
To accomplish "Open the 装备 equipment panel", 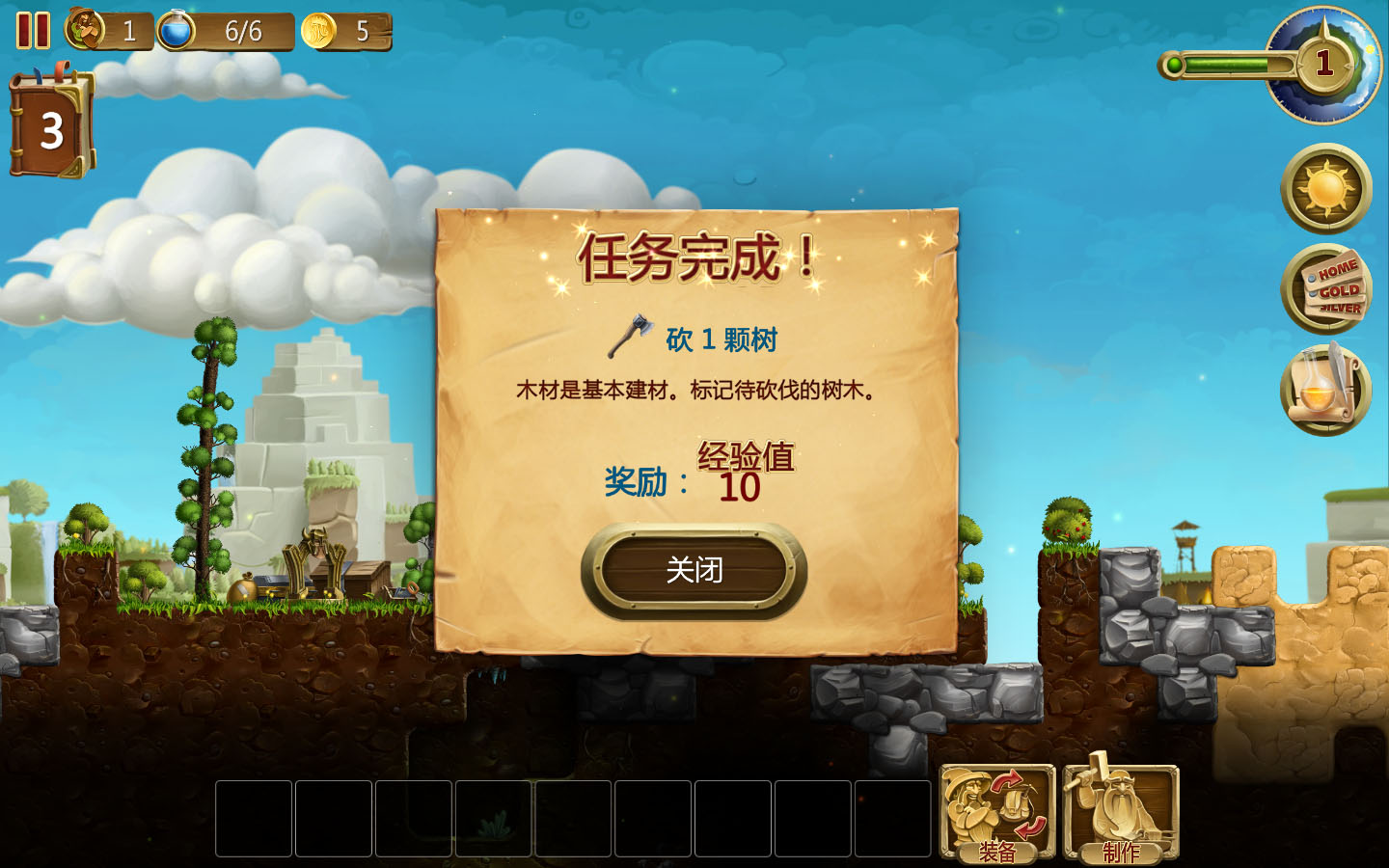I will pos(997,810).
